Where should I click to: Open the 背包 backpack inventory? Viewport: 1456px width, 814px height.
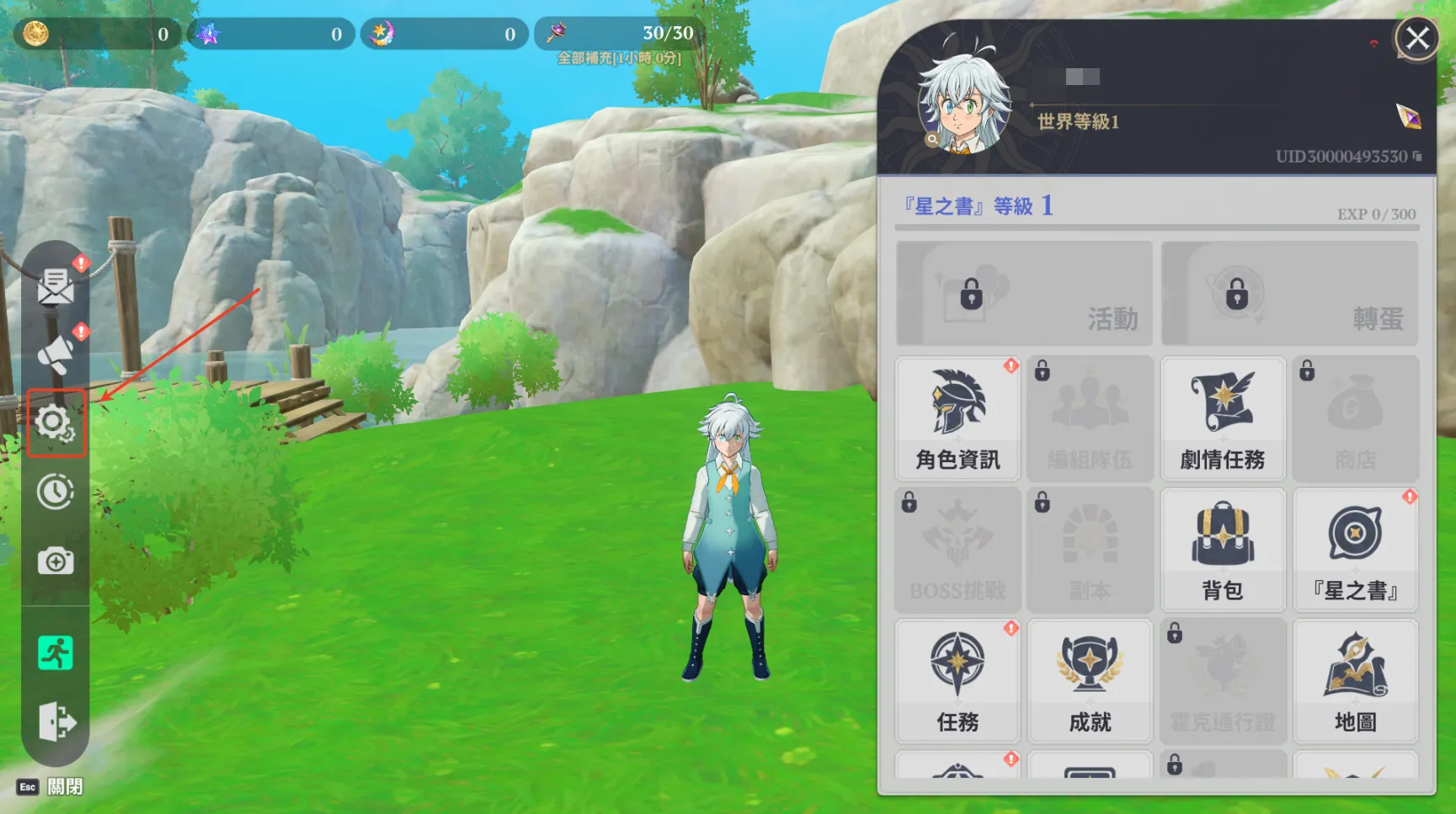1223,550
